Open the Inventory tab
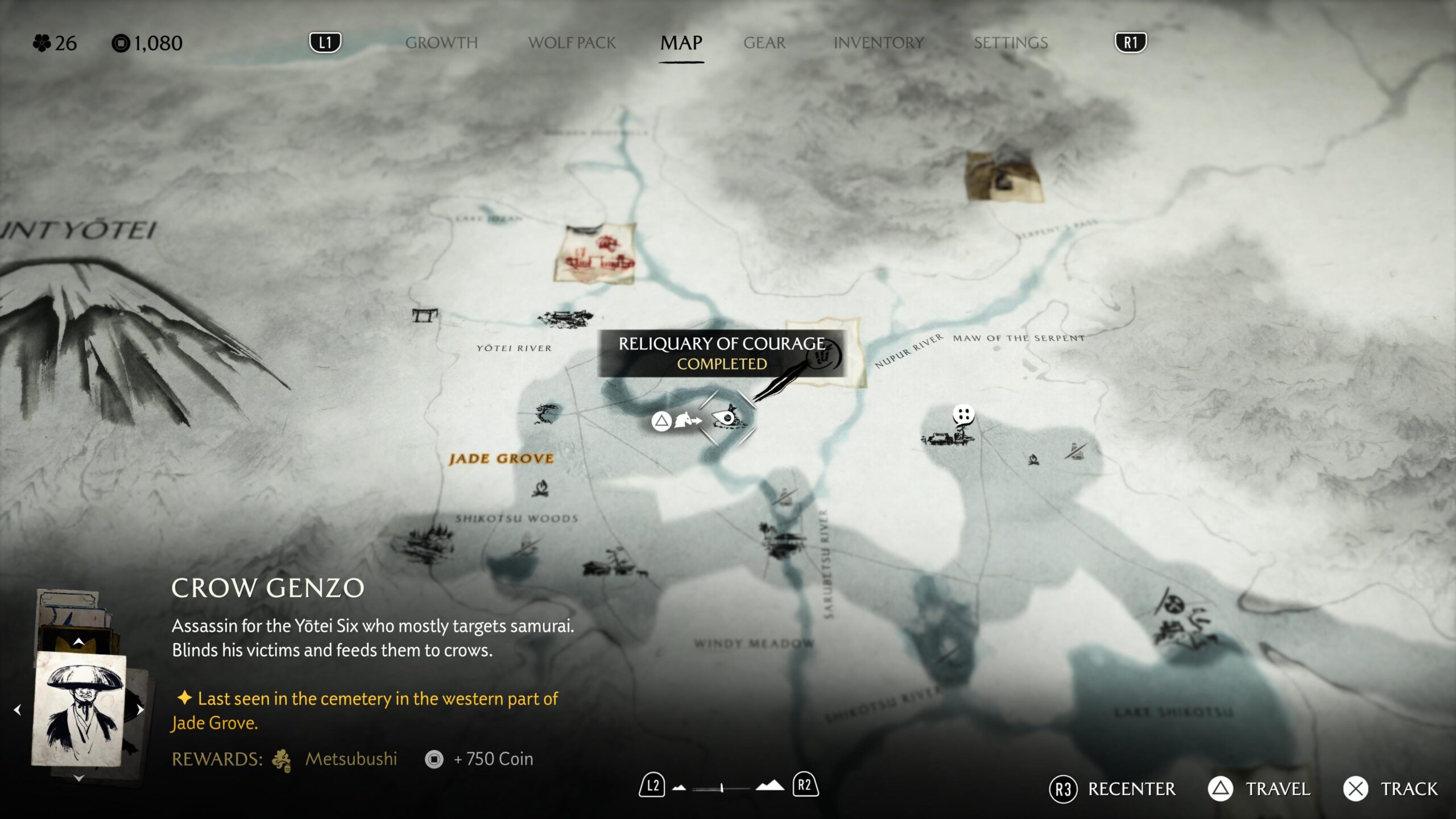Image resolution: width=1456 pixels, height=819 pixels. point(879,43)
